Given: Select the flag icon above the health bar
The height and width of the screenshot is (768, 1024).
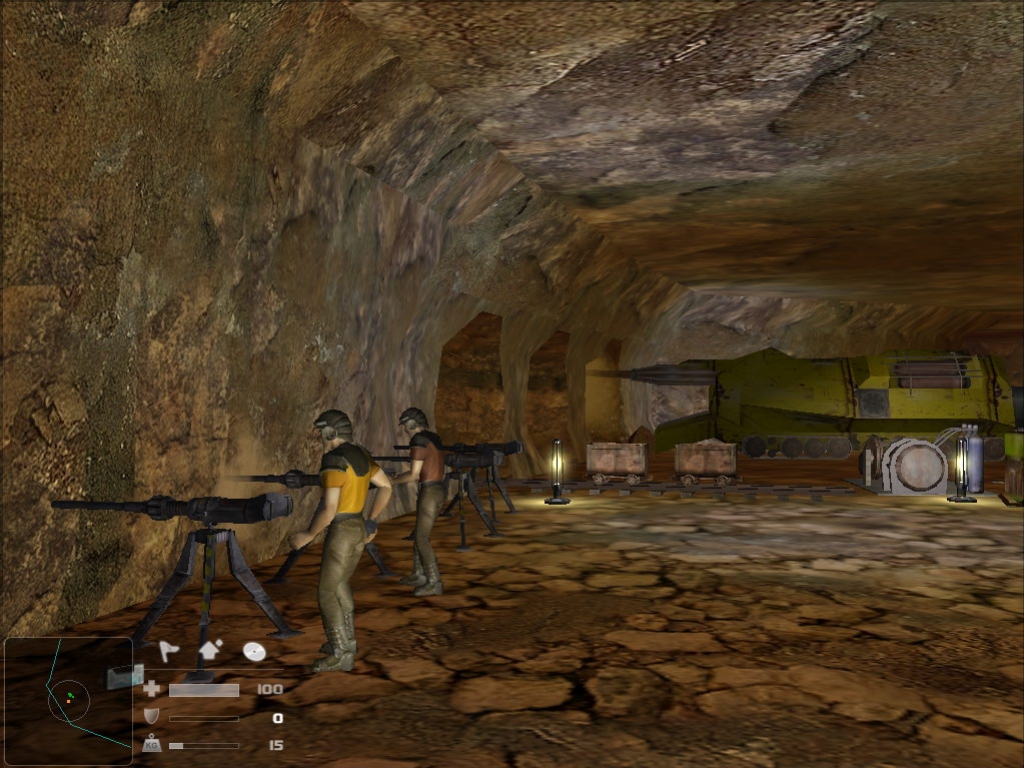Looking at the screenshot, I should click(x=169, y=652).
